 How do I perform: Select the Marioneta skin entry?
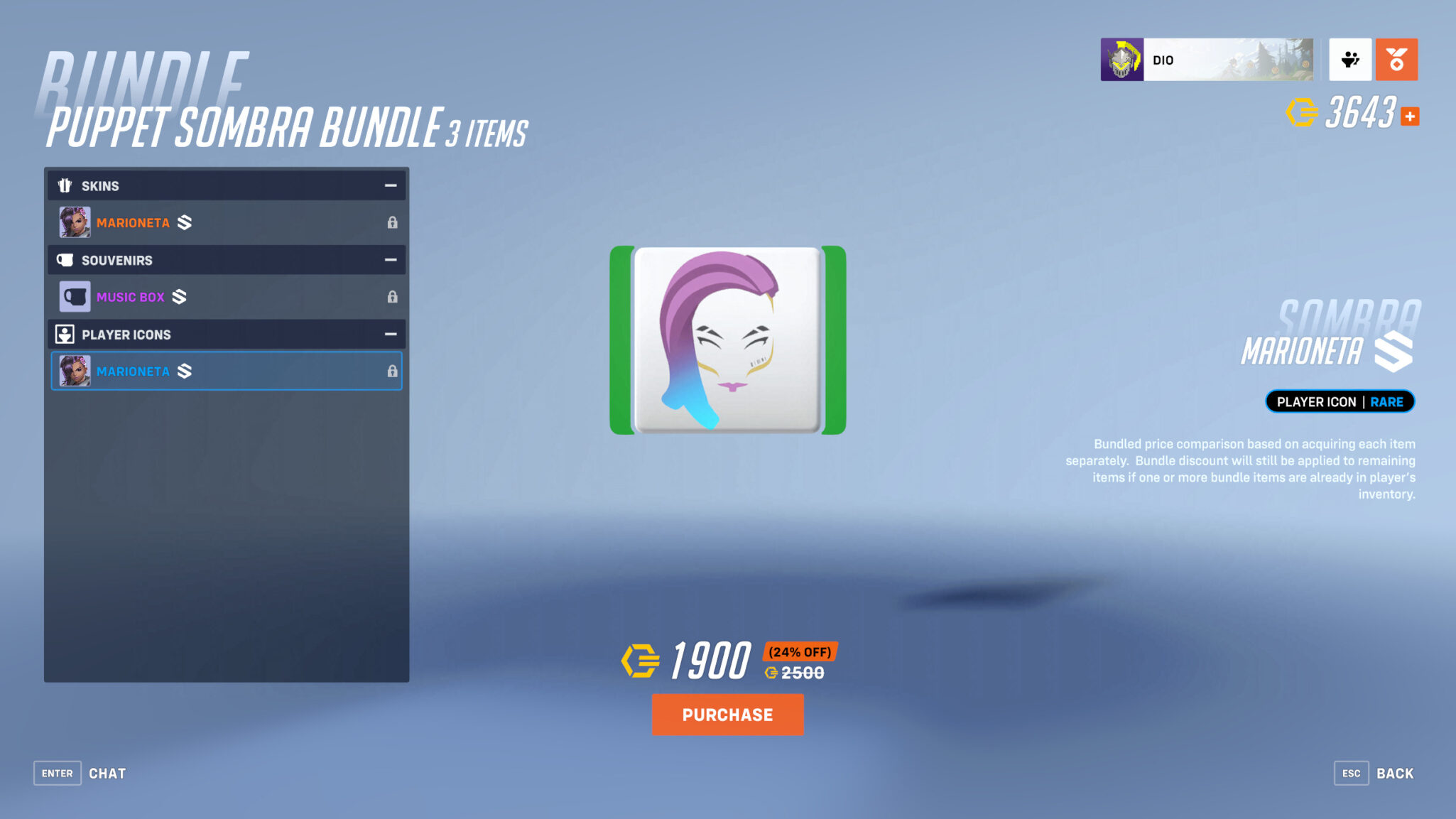tap(213, 222)
